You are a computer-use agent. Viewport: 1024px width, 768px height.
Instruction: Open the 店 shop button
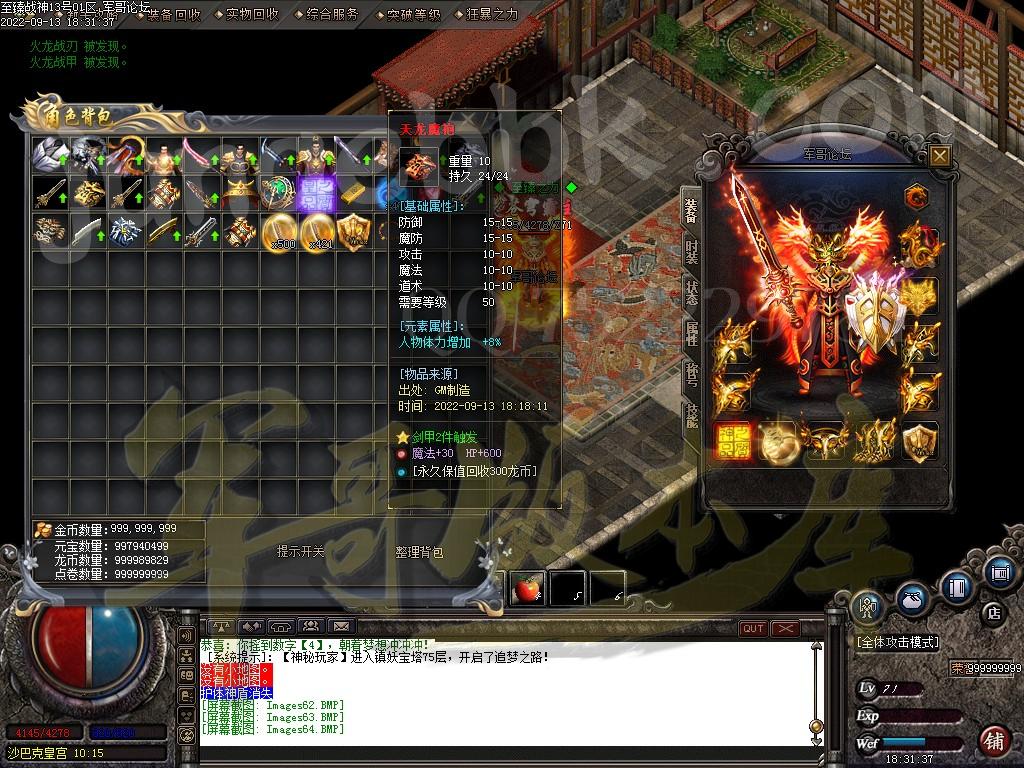pos(993,611)
